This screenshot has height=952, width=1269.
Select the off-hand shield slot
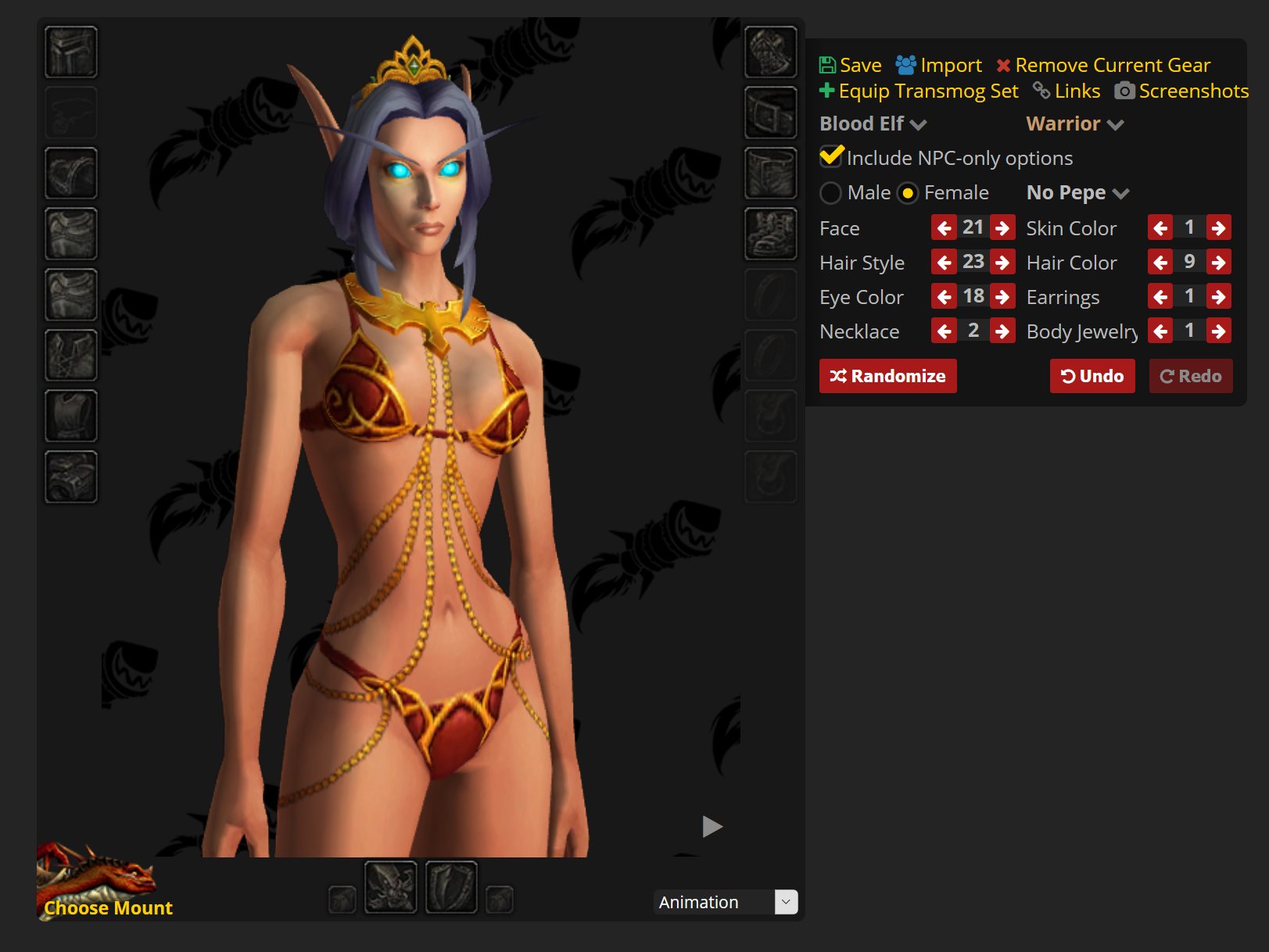tap(451, 887)
